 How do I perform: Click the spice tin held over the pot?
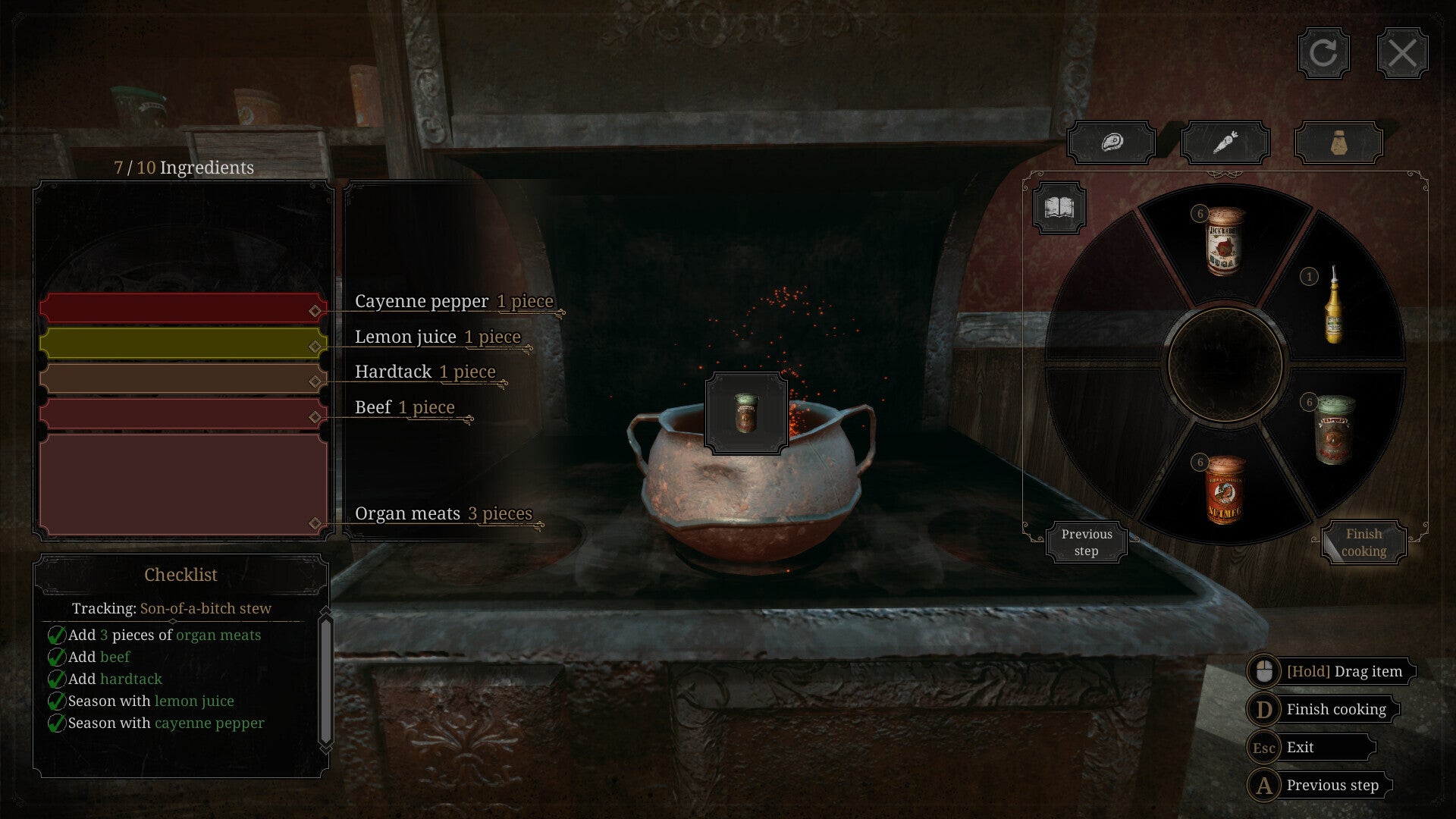tap(746, 414)
